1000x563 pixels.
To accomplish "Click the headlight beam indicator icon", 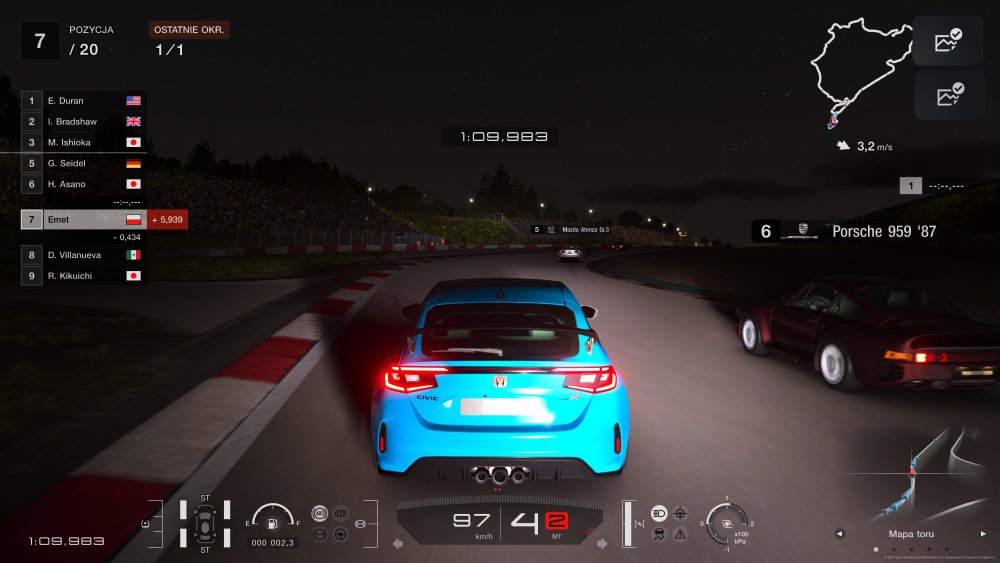I will click(660, 513).
